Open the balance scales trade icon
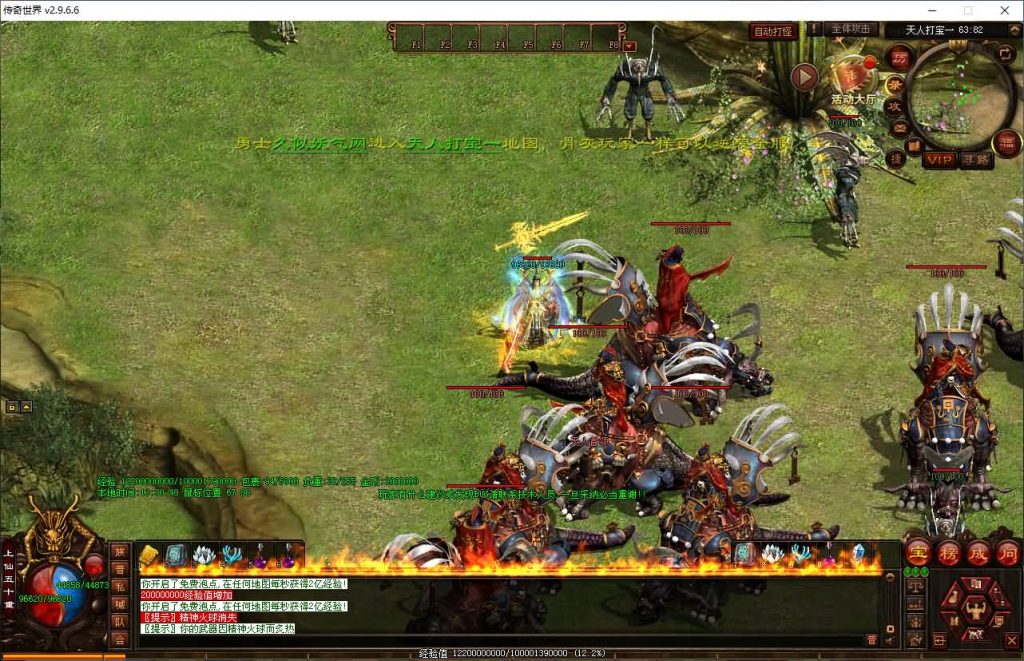1024x661 pixels. (915, 586)
